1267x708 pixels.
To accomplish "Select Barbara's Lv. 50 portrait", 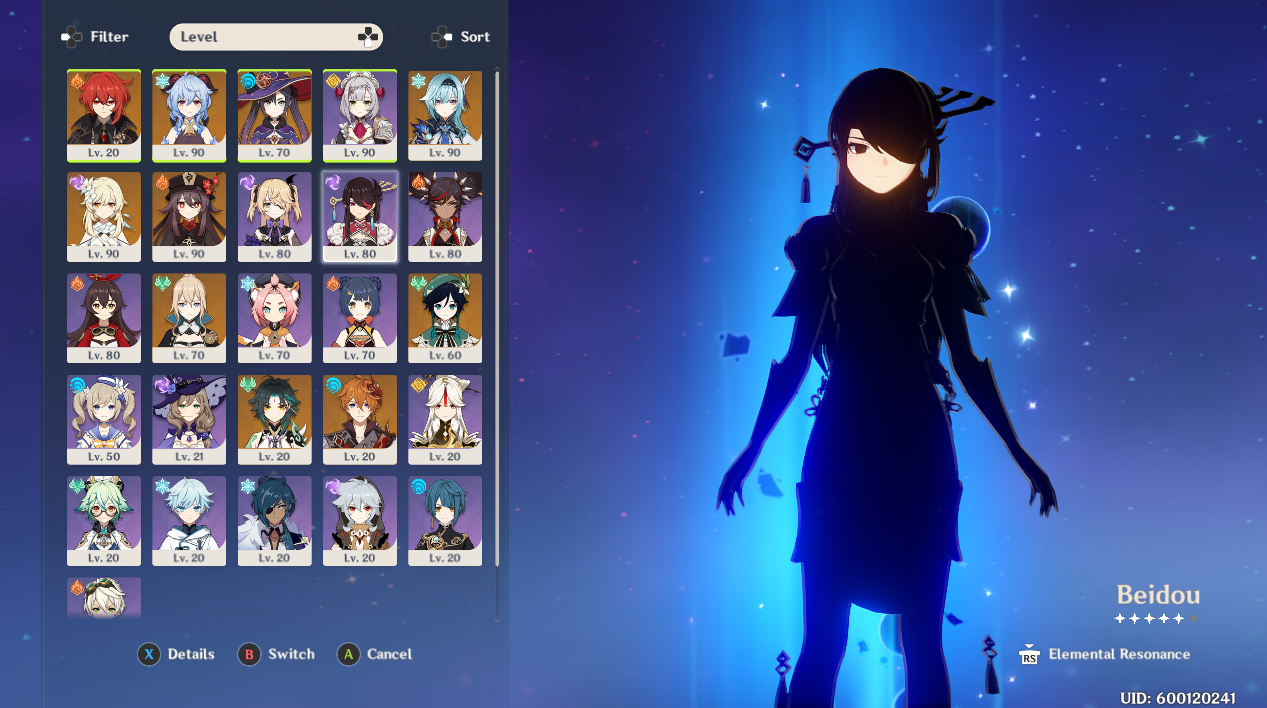I will pyautogui.click(x=104, y=420).
